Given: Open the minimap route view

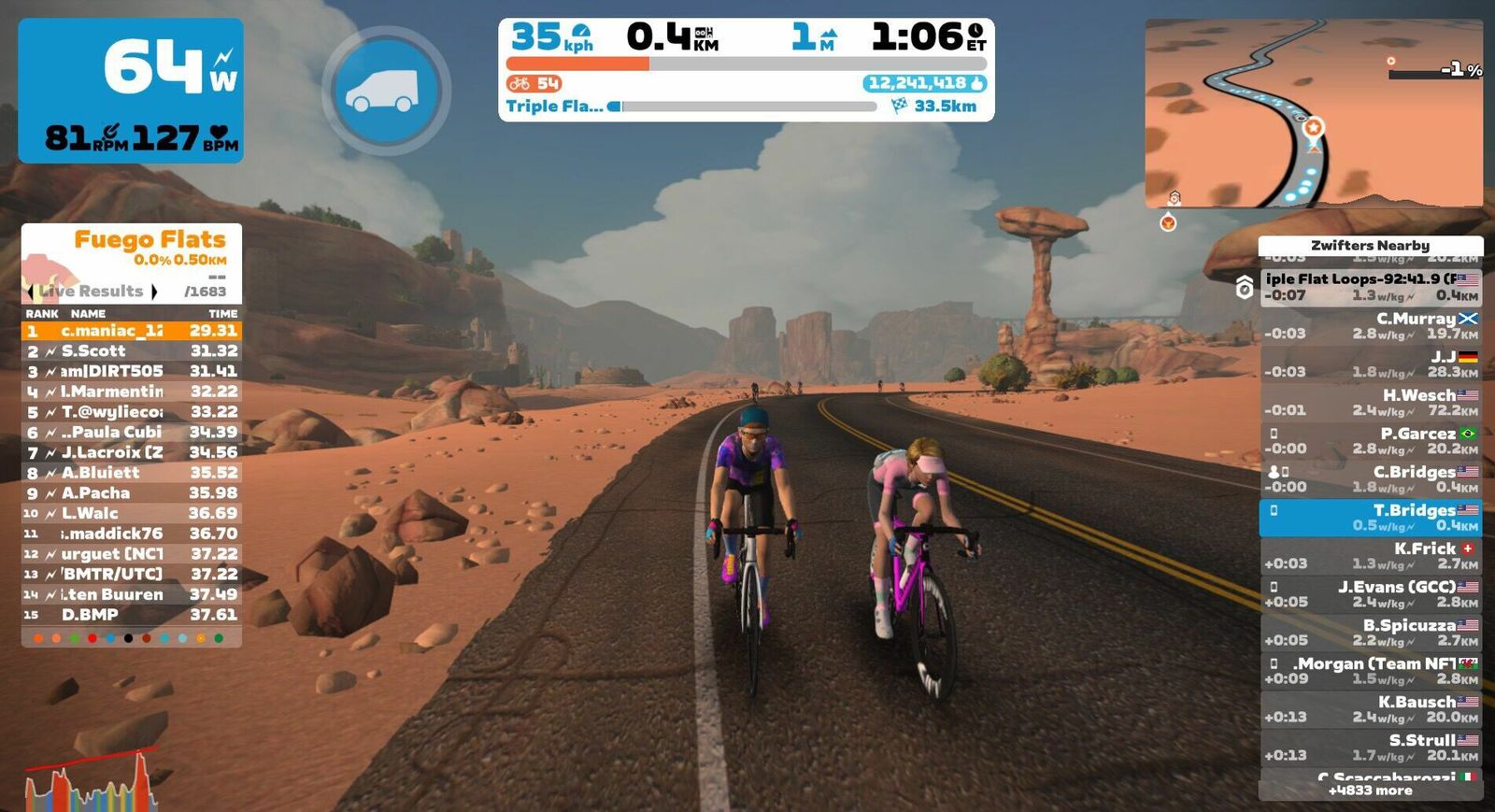Looking at the screenshot, I should pos(1313,113).
